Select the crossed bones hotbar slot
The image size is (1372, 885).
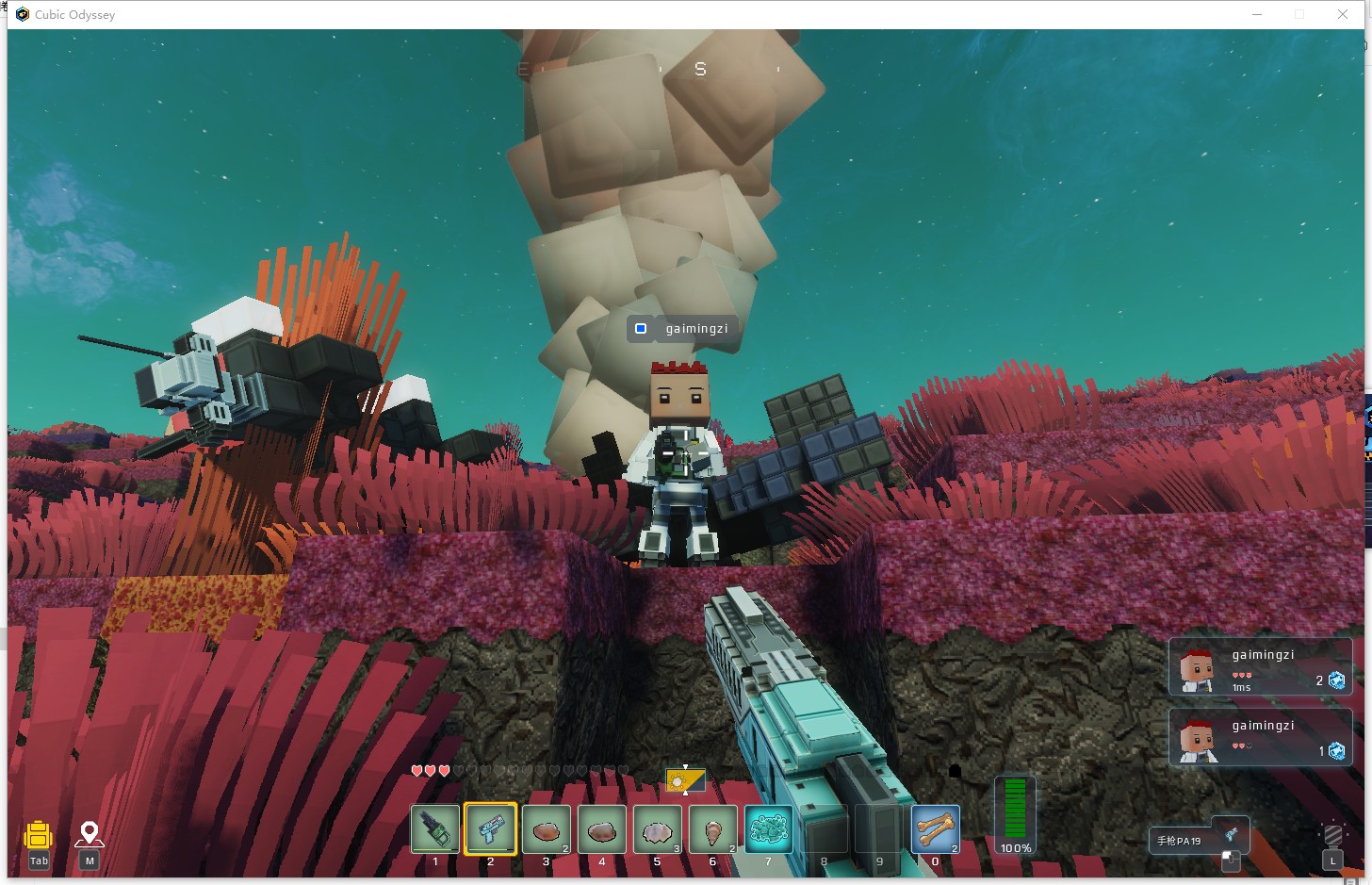tap(935, 829)
